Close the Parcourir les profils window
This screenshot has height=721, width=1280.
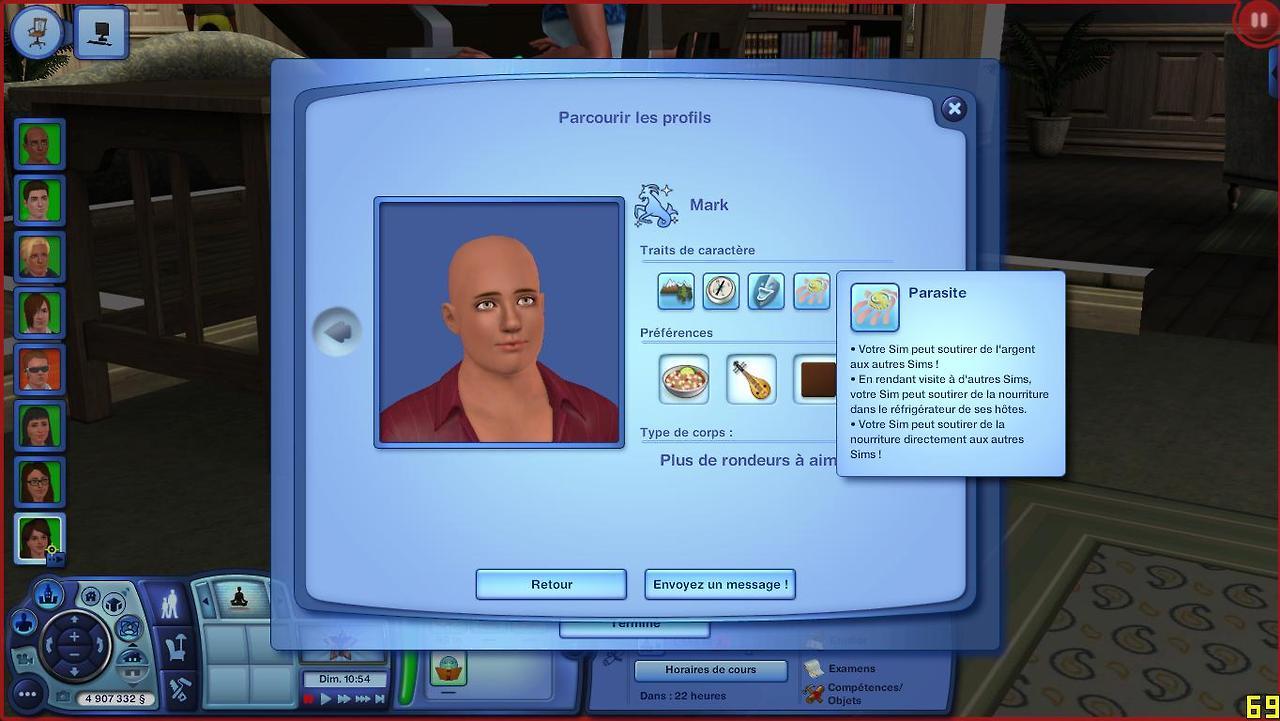pos(954,109)
